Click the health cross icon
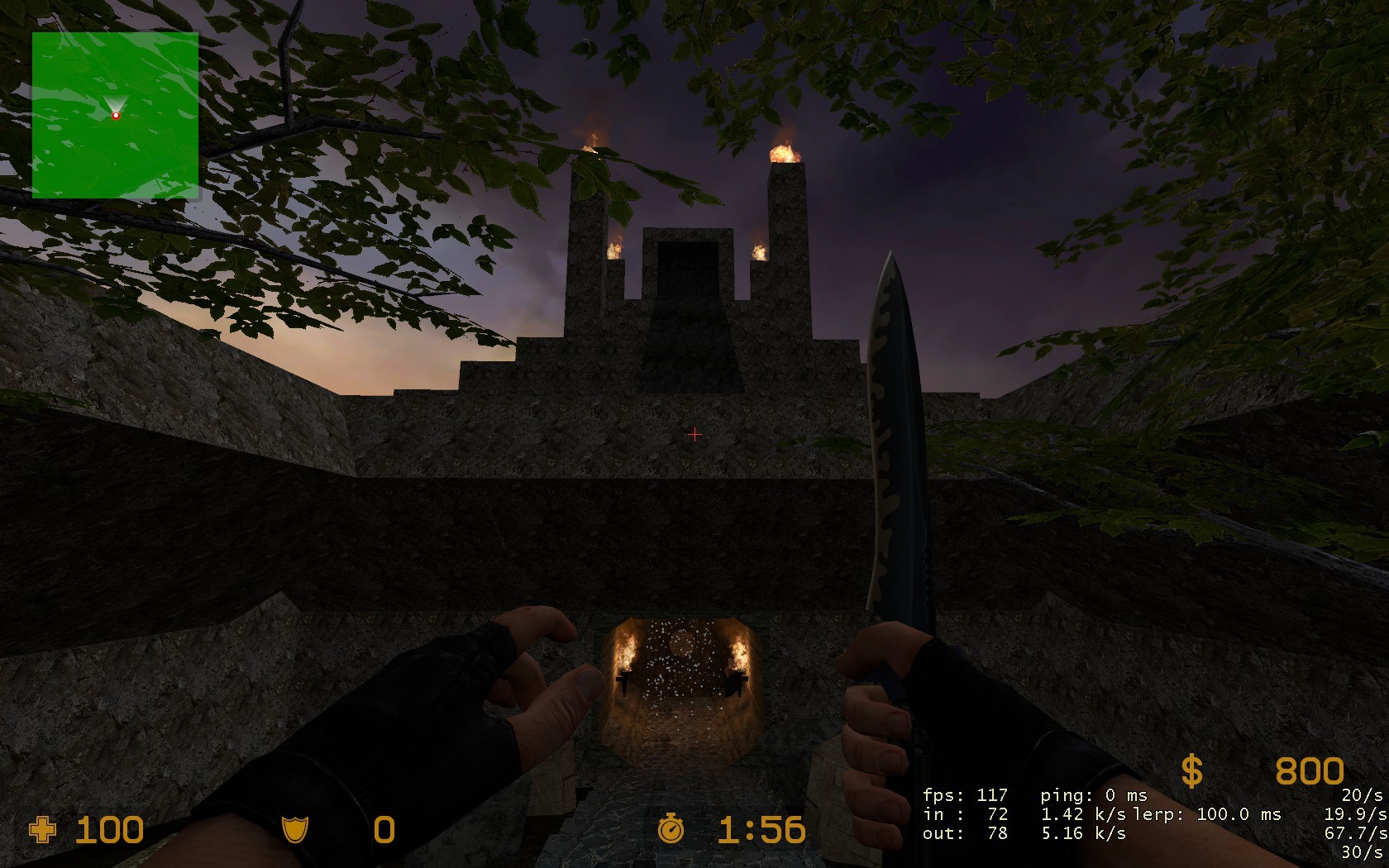Image resolution: width=1389 pixels, height=868 pixels. [x=44, y=829]
